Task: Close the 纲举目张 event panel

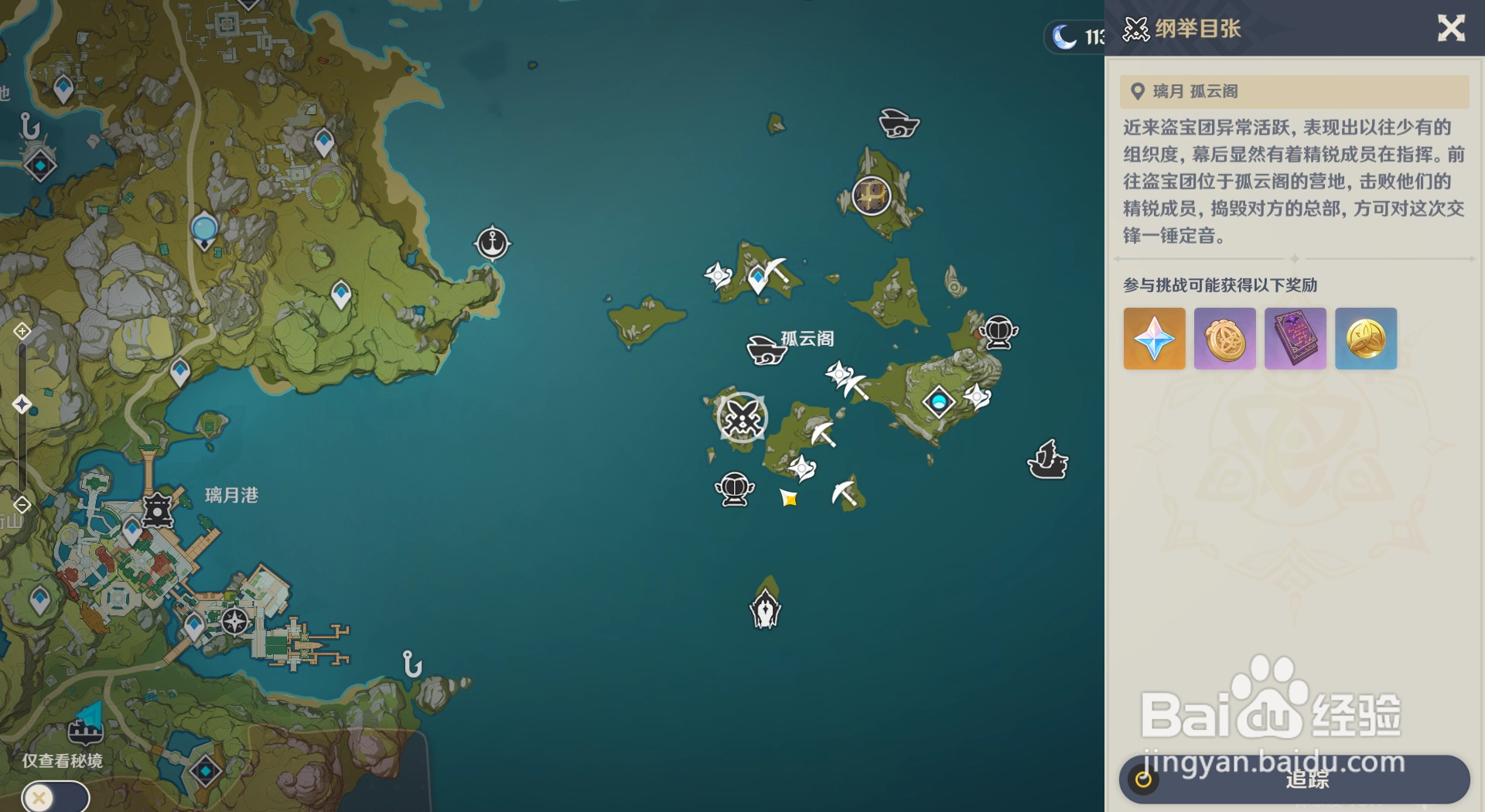Action: tap(1451, 29)
